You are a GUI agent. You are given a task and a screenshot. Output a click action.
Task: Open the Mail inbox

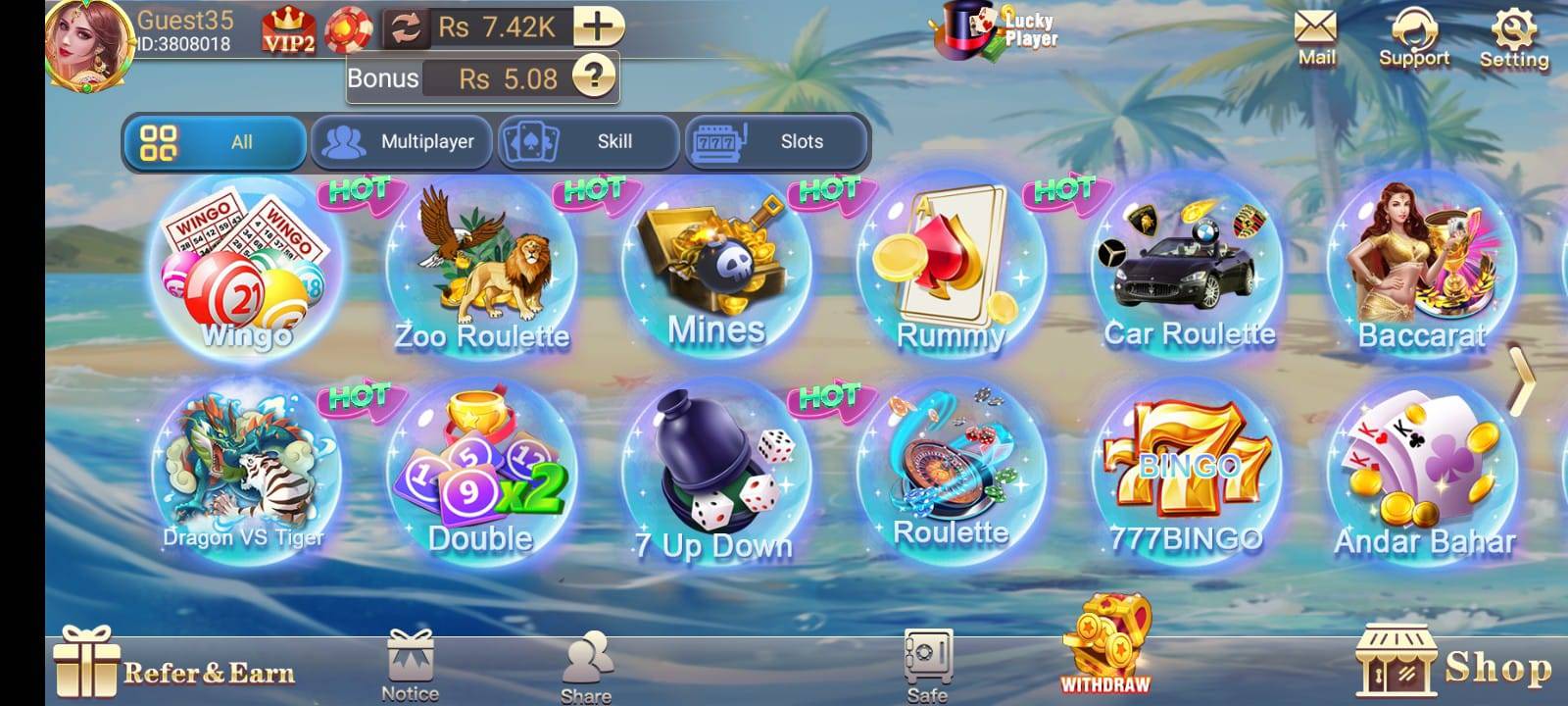click(1314, 32)
